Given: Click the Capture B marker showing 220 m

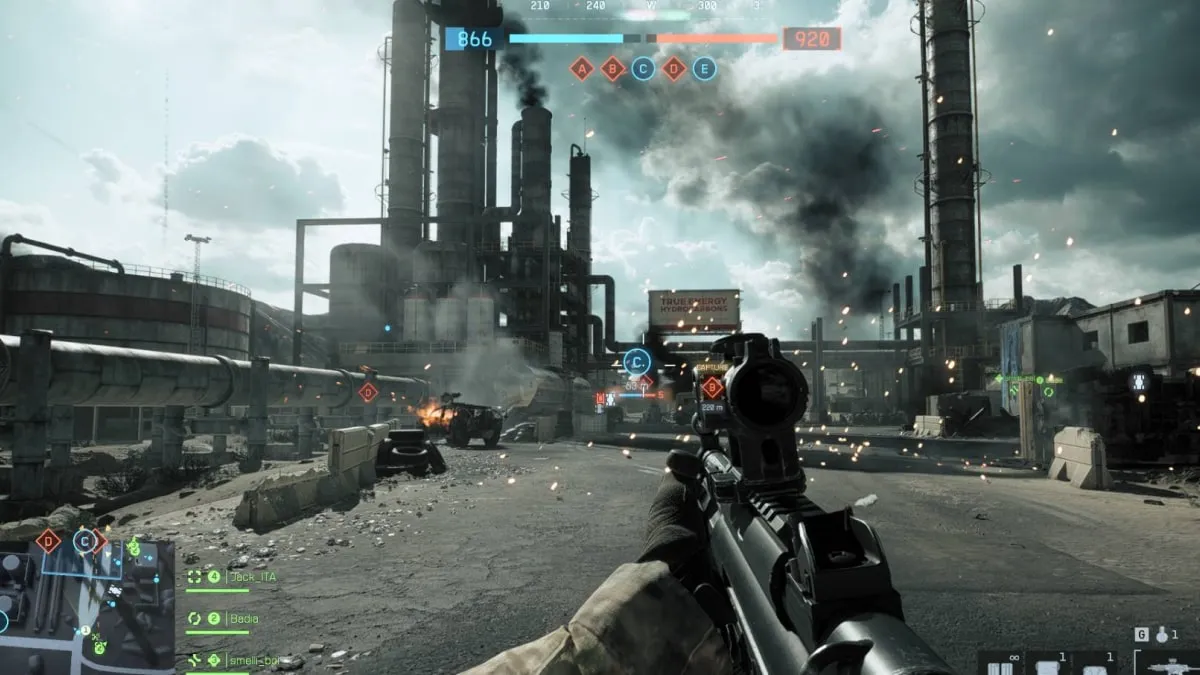Looking at the screenshot, I should coord(712,387).
